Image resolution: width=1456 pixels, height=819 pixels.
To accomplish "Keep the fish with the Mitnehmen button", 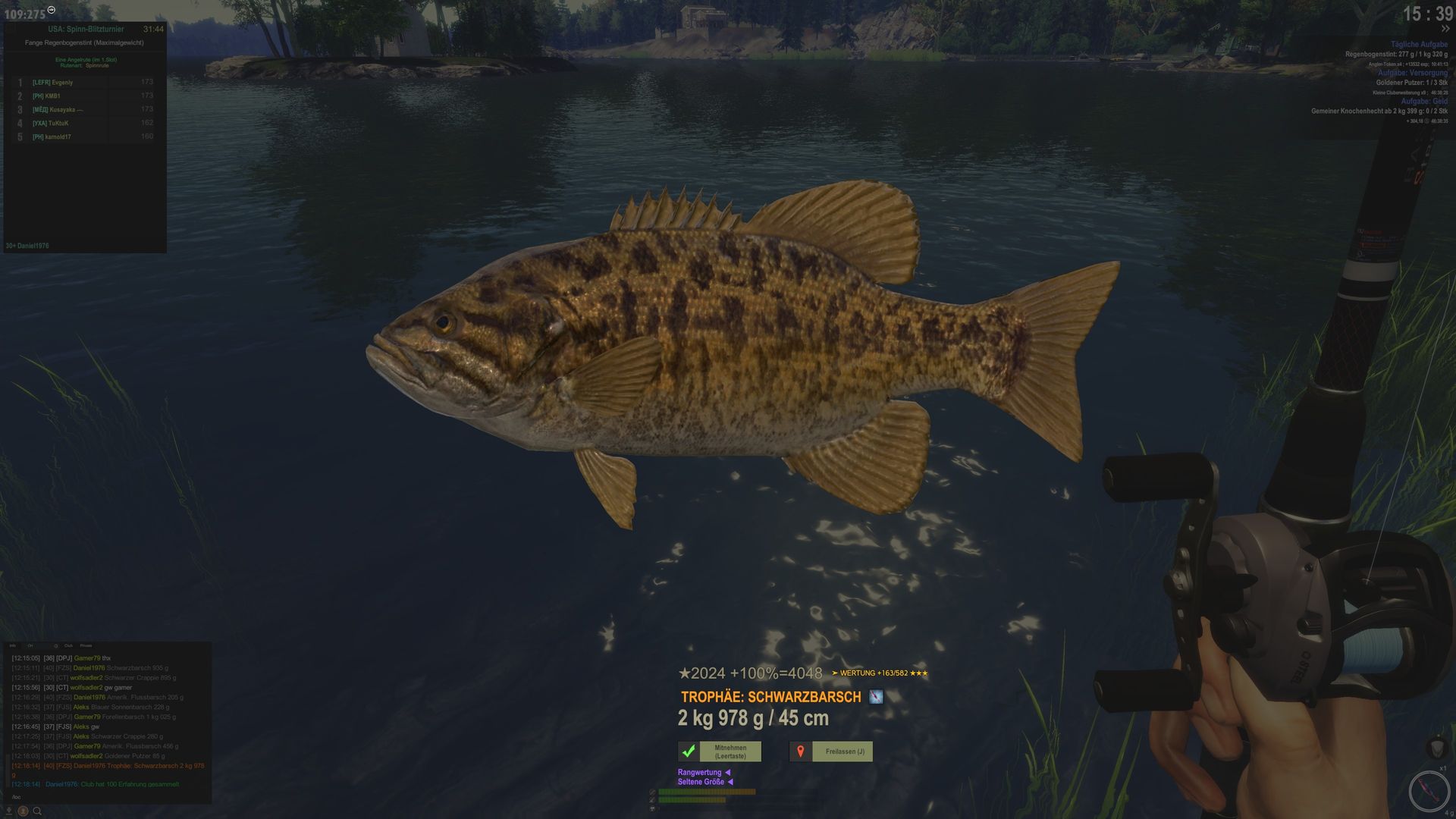I will [730, 752].
